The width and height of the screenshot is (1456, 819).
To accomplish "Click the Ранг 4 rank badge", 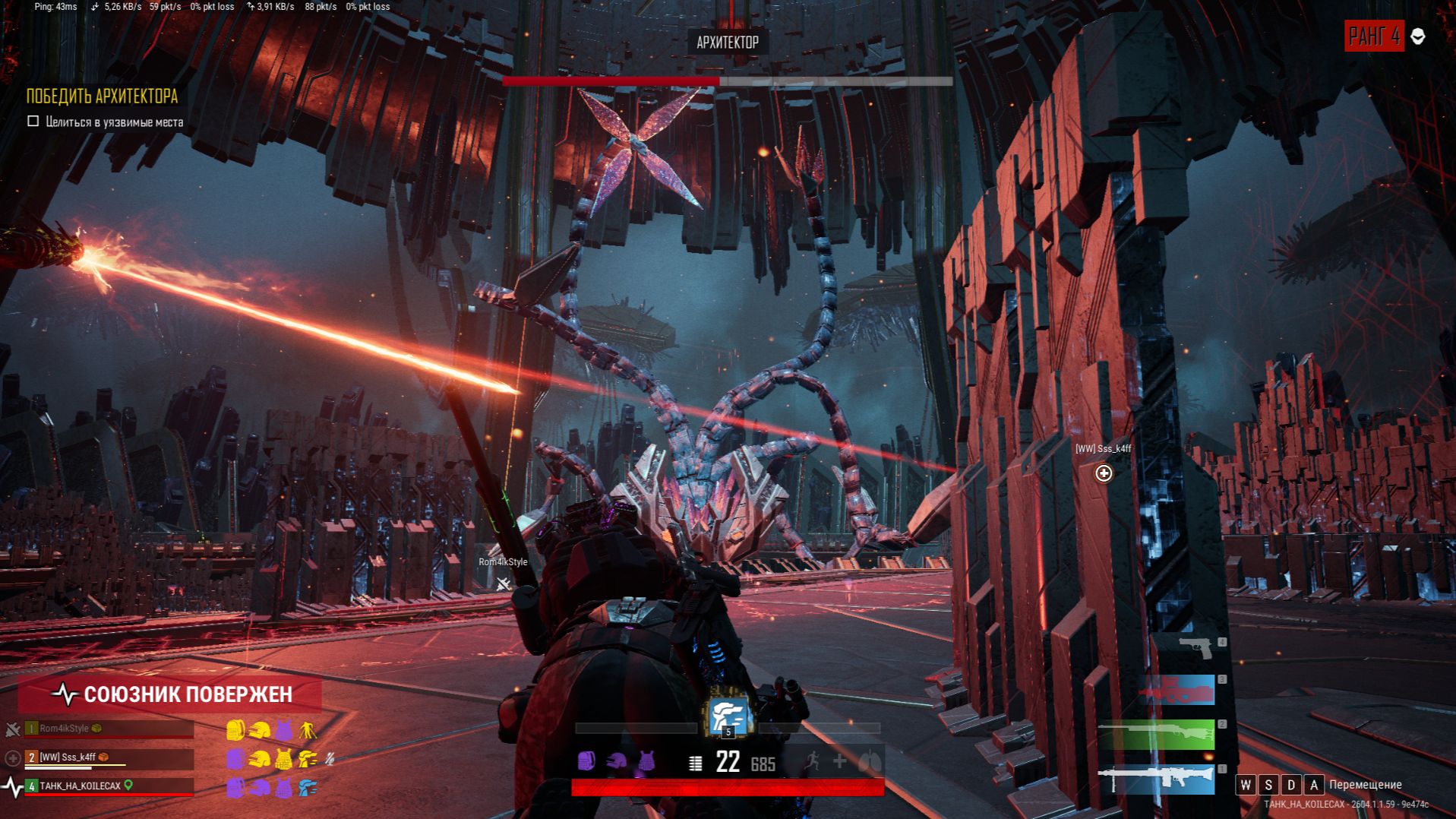I will [1373, 36].
